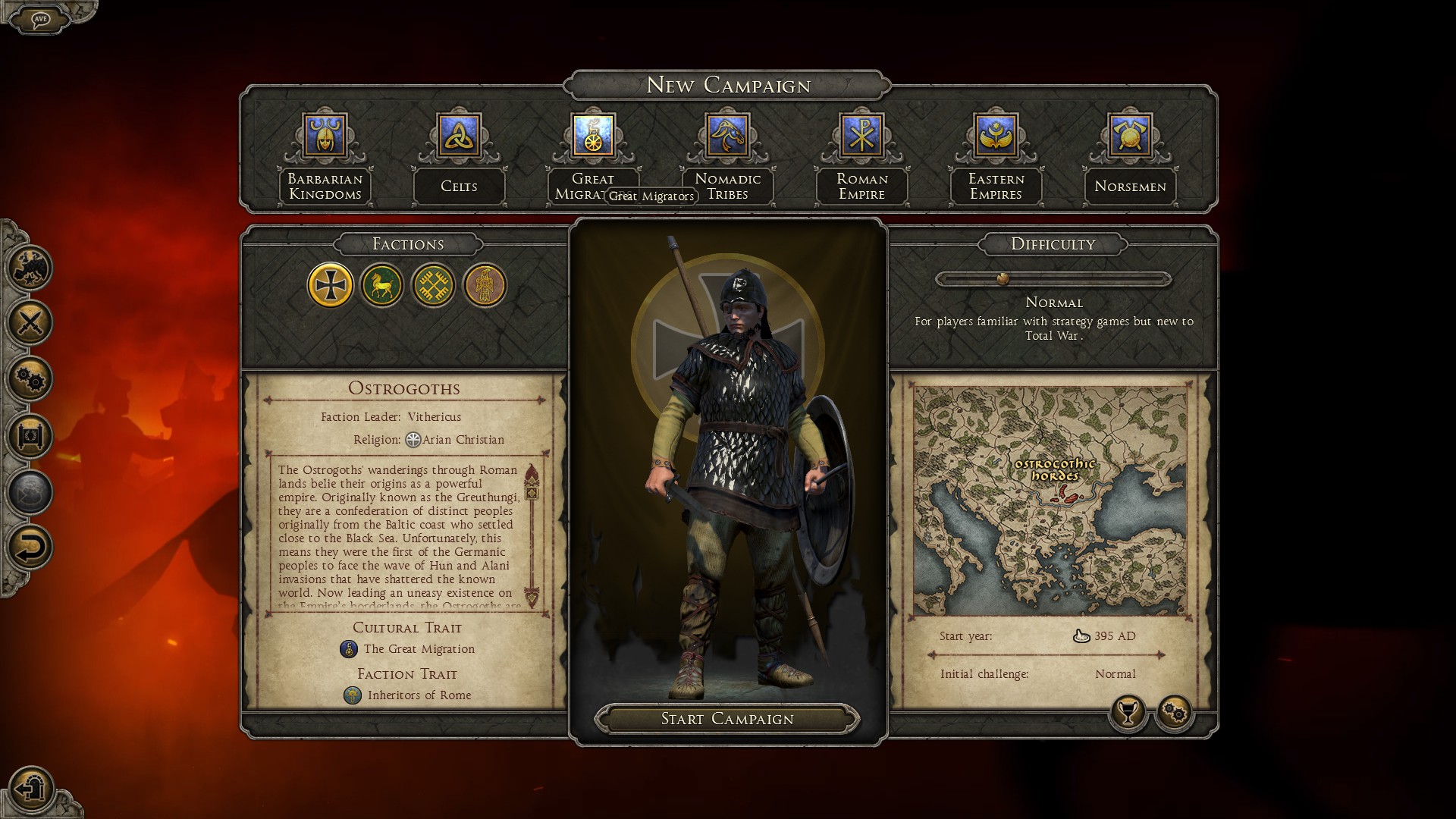Adjust the difficulty slider knob
Screen dimensions: 1456x819
click(1003, 279)
